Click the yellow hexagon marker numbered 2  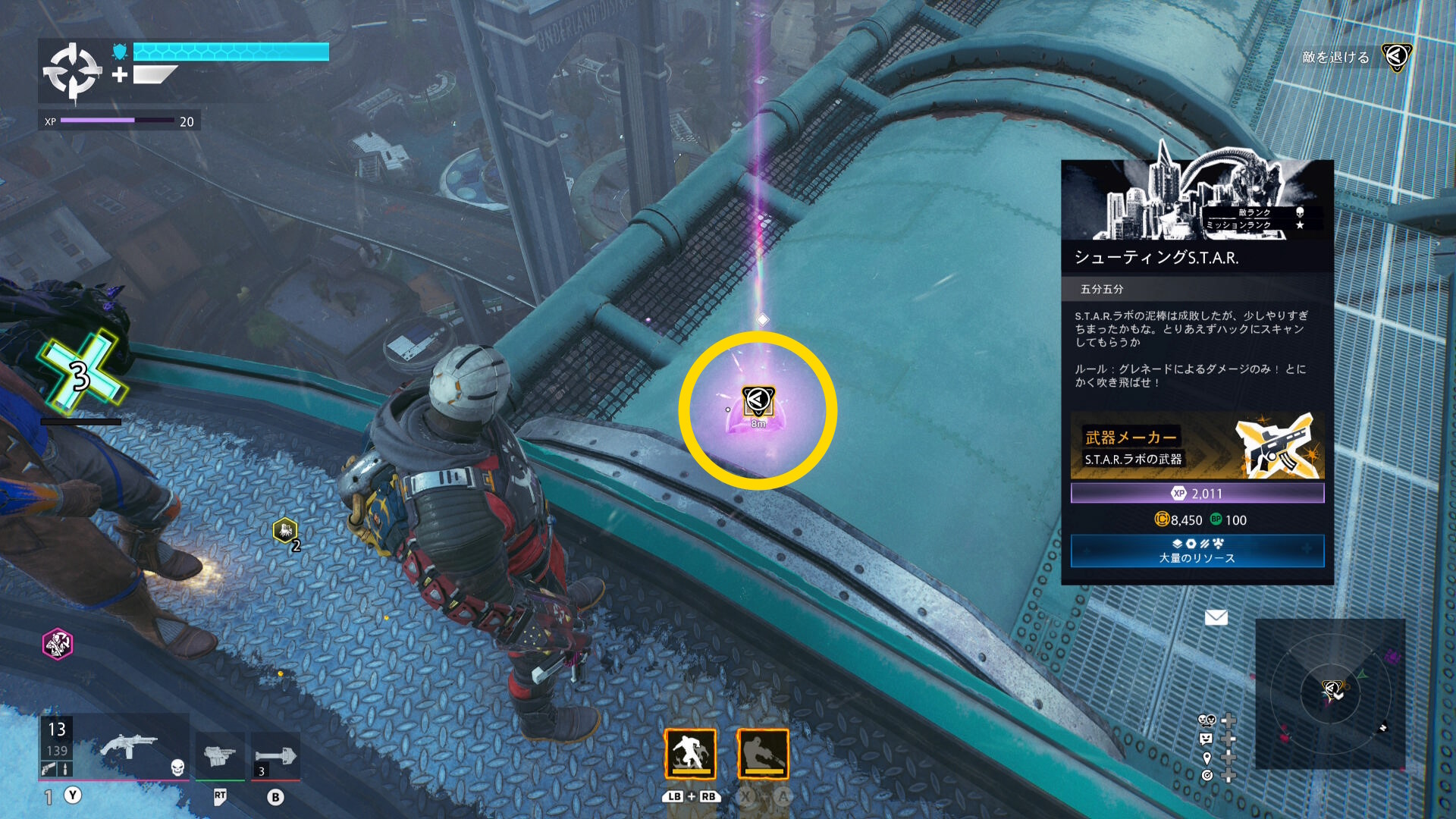pyautogui.click(x=285, y=530)
